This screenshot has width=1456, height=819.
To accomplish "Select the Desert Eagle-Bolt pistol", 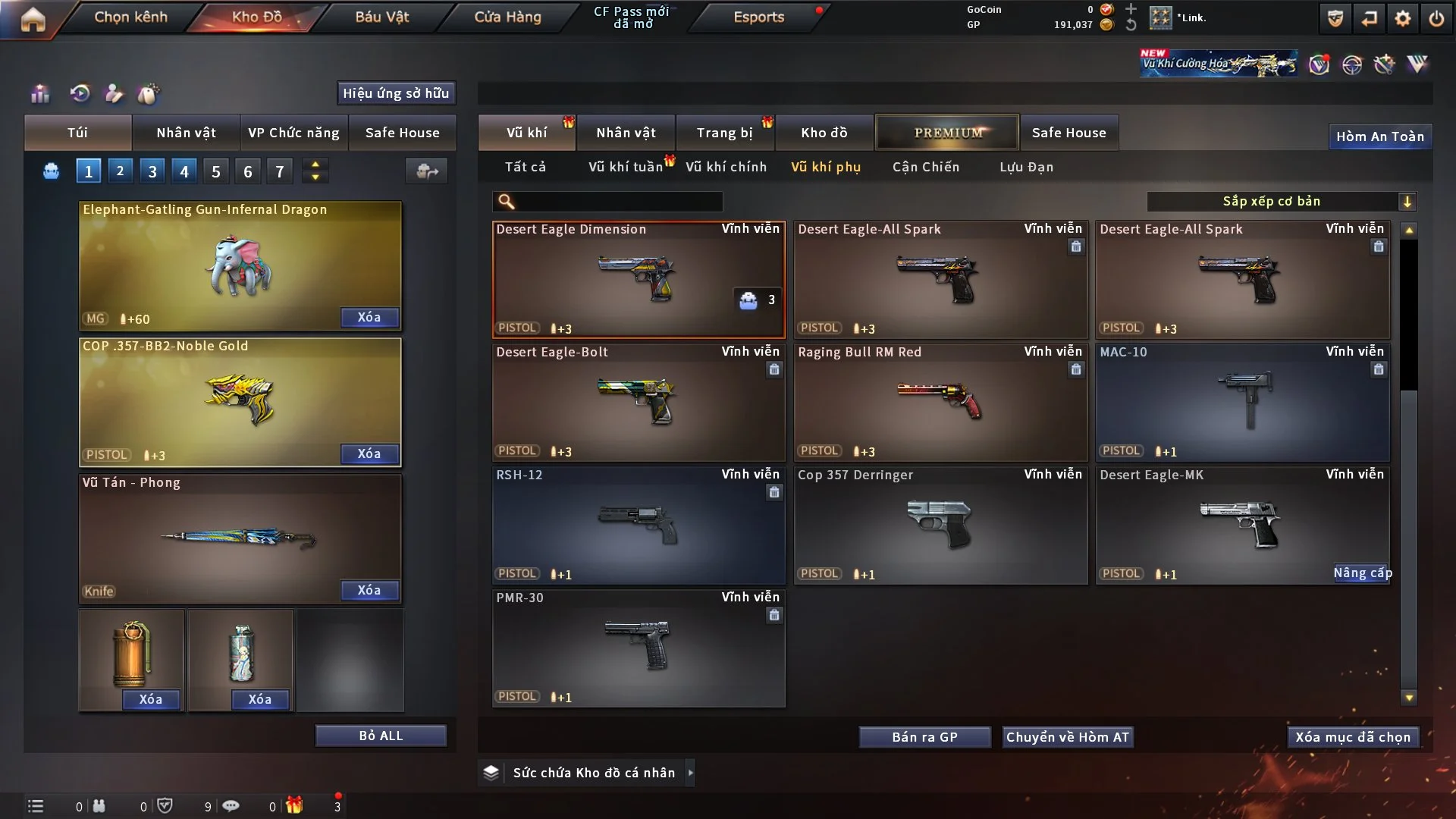I will (639, 402).
